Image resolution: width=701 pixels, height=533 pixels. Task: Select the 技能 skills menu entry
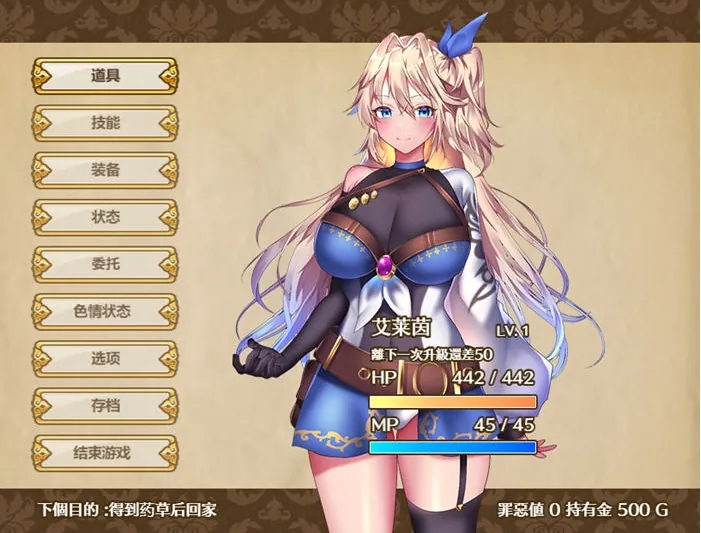click(x=105, y=122)
